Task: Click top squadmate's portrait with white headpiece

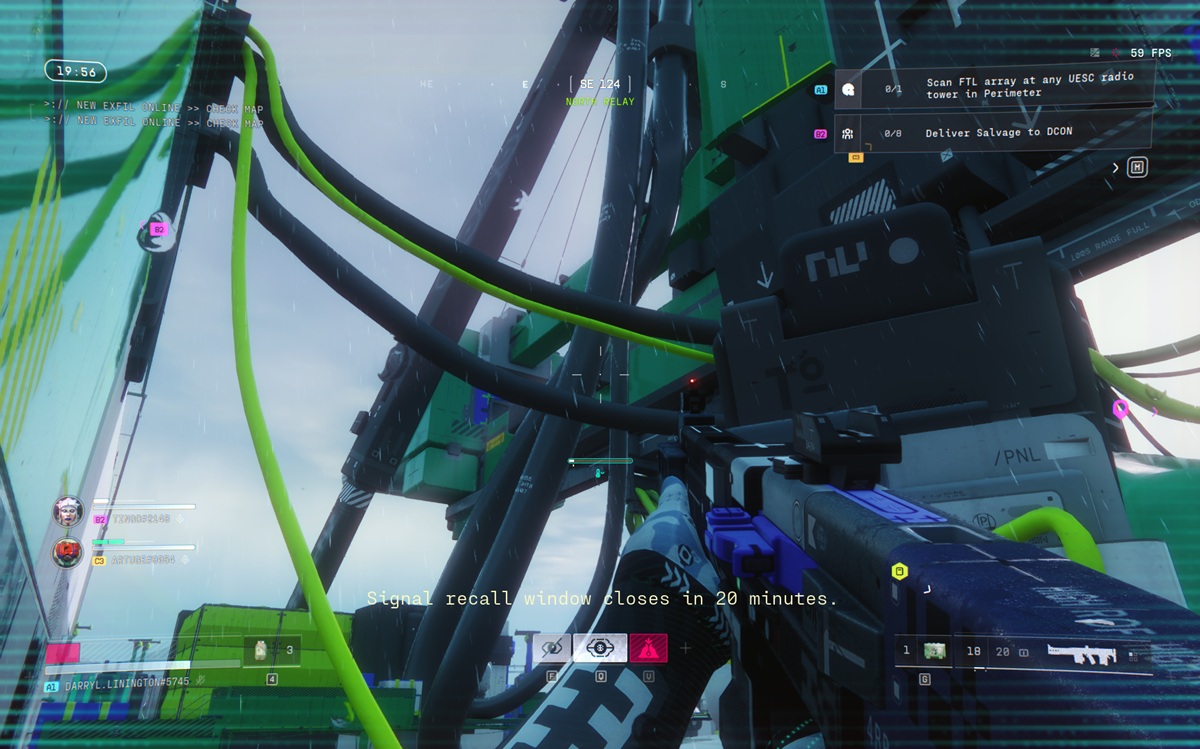Action: click(x=68, y=511)
